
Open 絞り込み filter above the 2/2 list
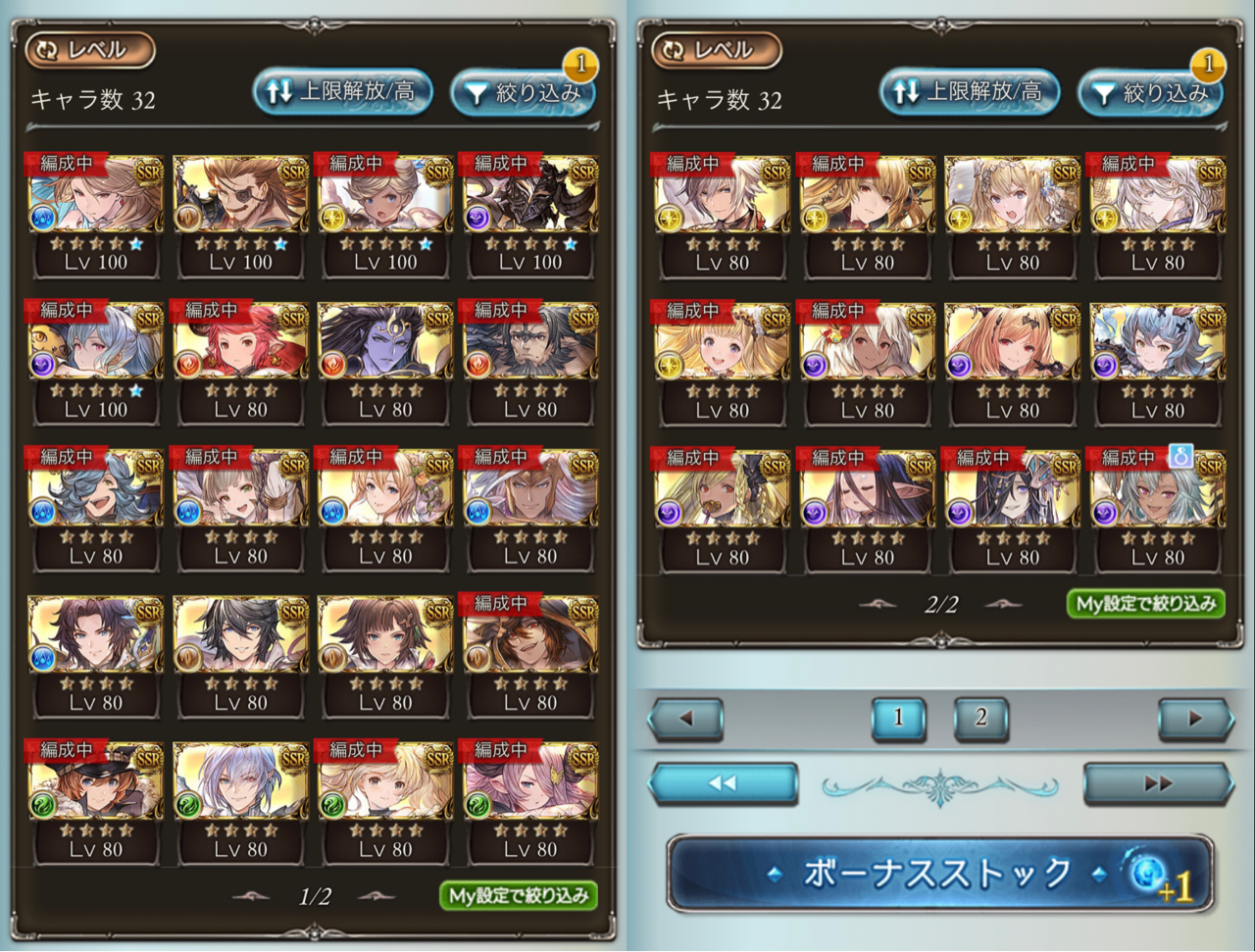[1151, 93]
